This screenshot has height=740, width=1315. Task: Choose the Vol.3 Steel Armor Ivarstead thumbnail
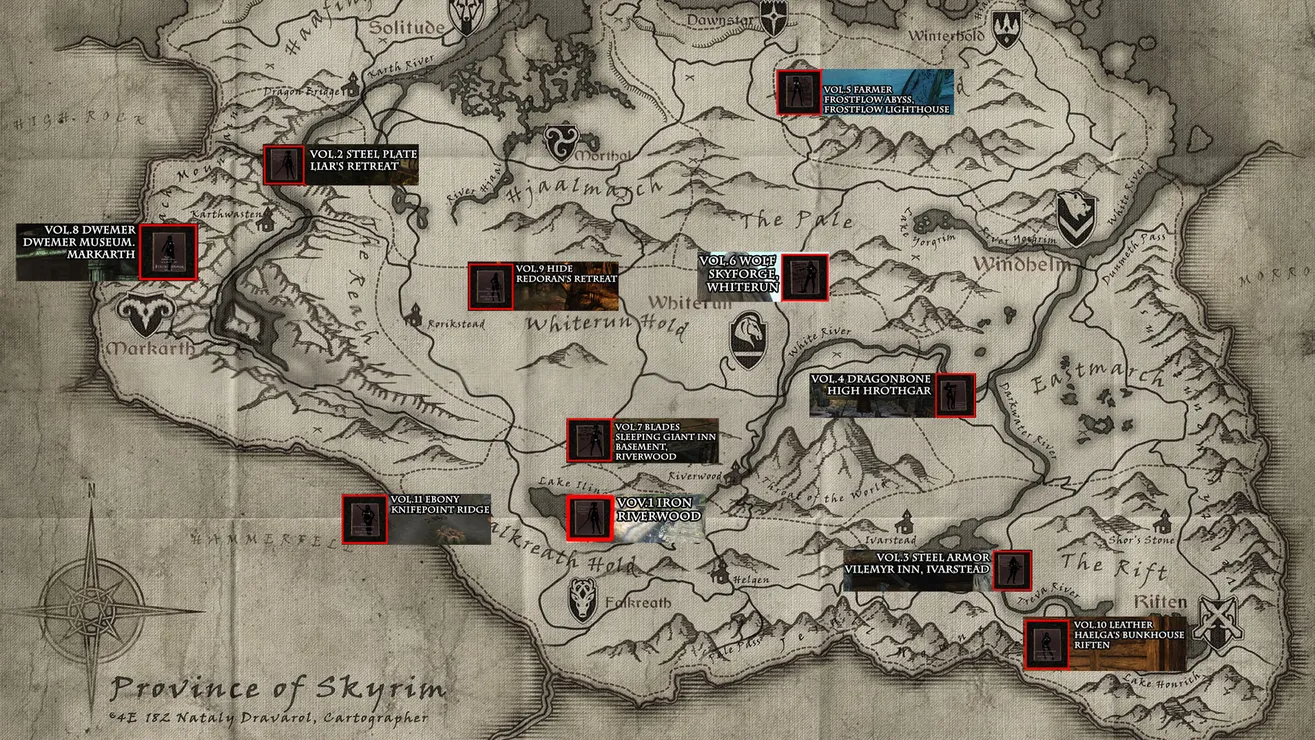click(x=1012, y=570)
